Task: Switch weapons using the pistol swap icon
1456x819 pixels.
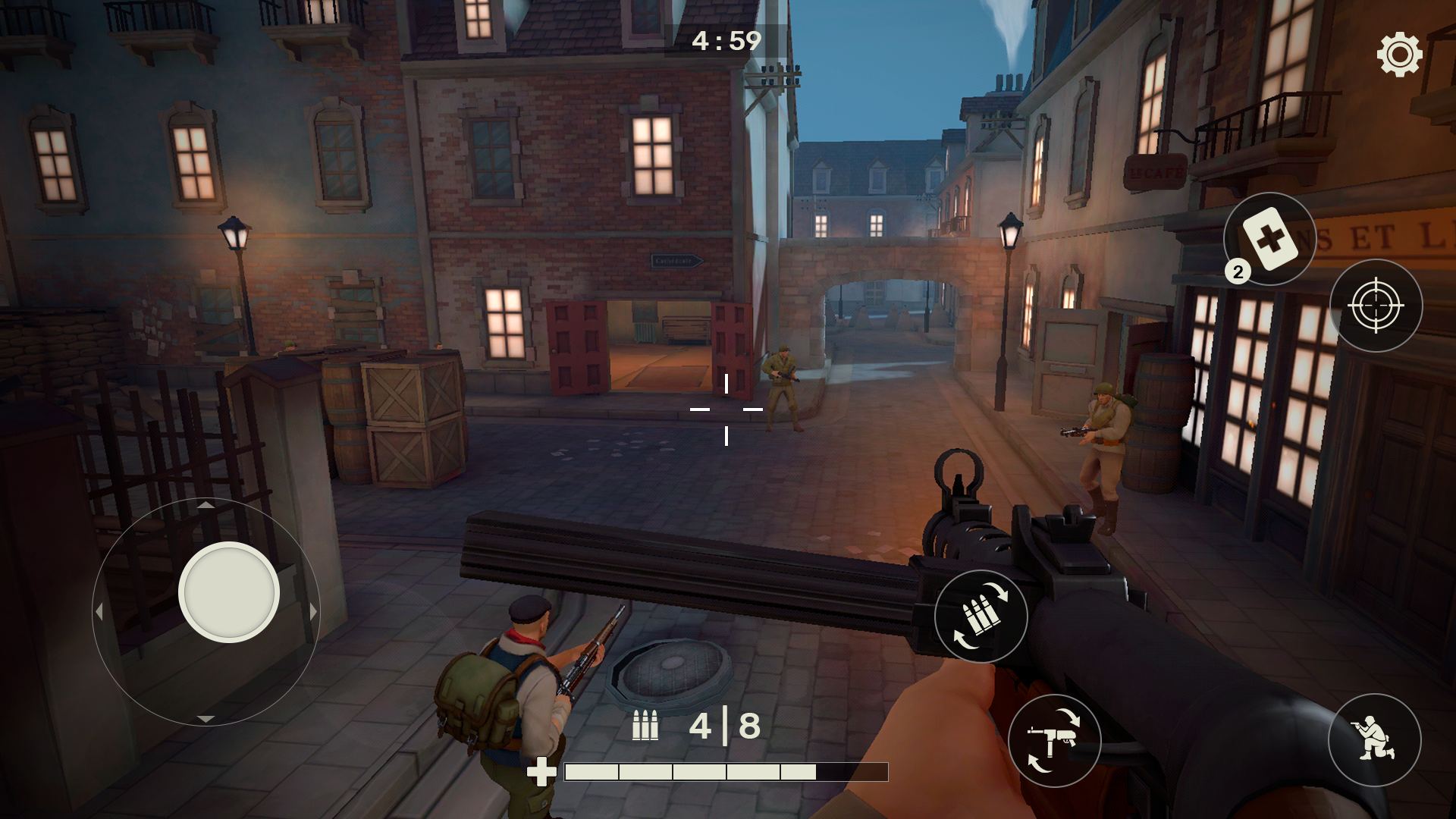Action: (x=1054, y=742)
